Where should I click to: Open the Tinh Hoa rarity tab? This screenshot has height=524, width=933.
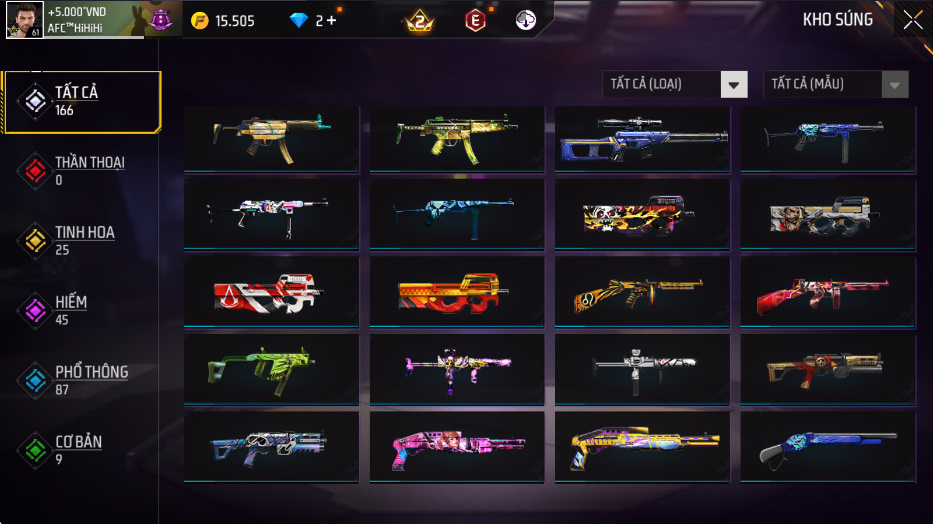tap(82, 240)
